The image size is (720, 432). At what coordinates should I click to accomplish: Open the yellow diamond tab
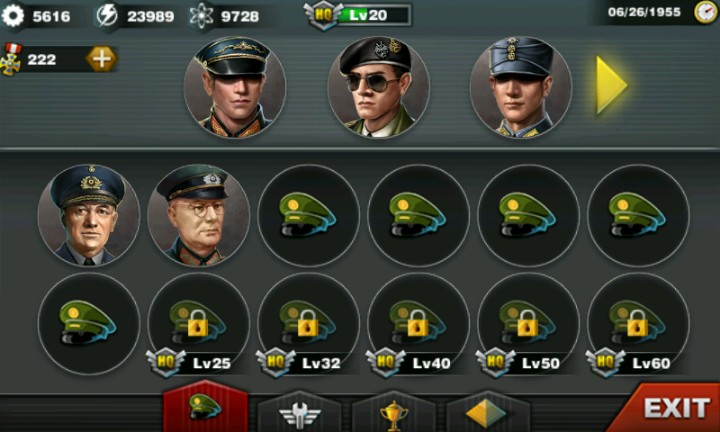(487, 411)
